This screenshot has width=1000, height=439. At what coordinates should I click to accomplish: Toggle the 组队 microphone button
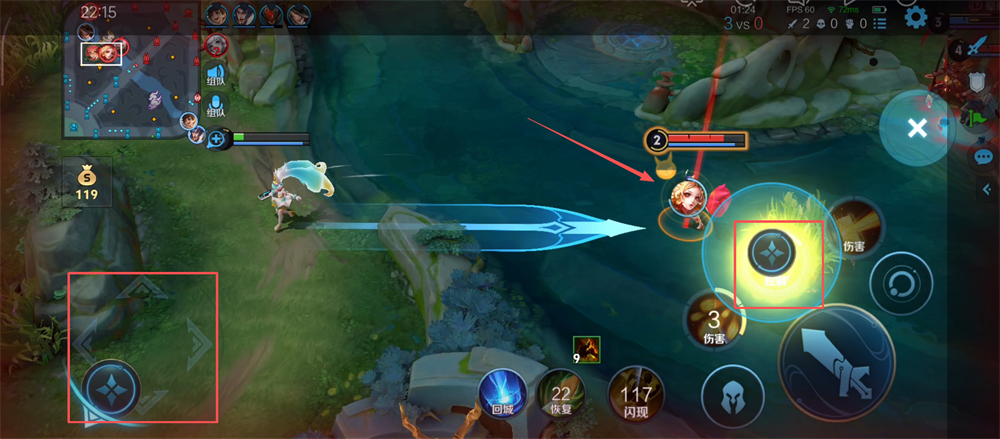[x=216, y=105]
